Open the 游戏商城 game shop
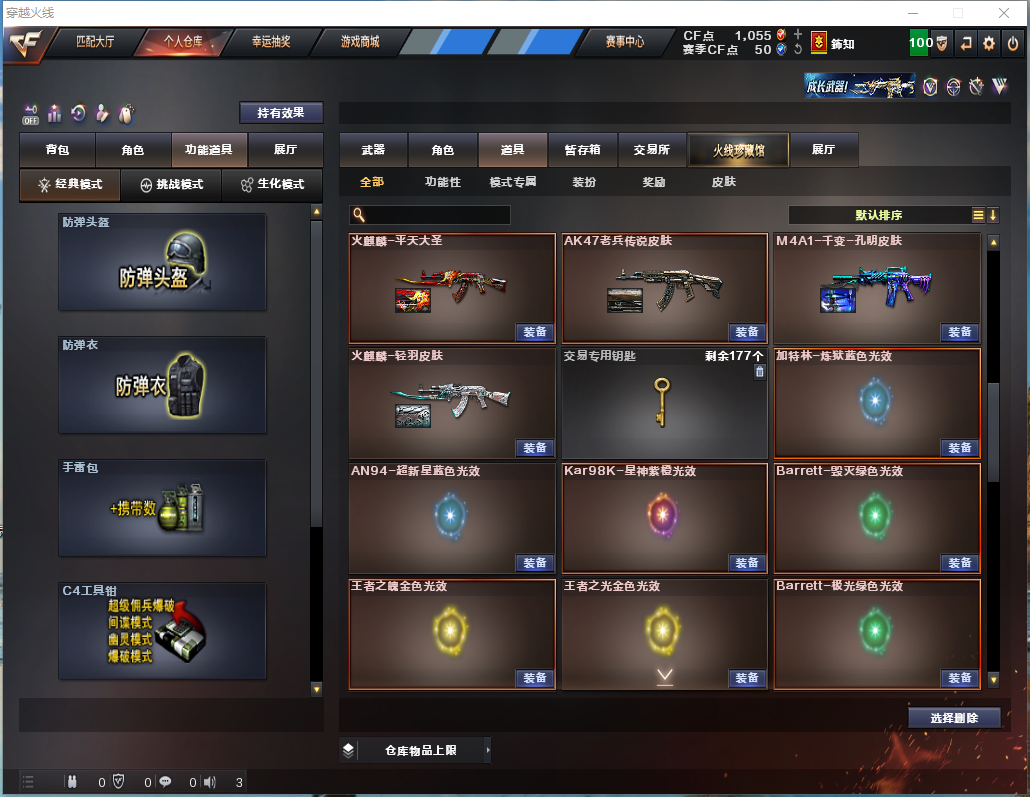Image resolution: width=1030 pixels, height=797 pixels. (x=360, y=42)
